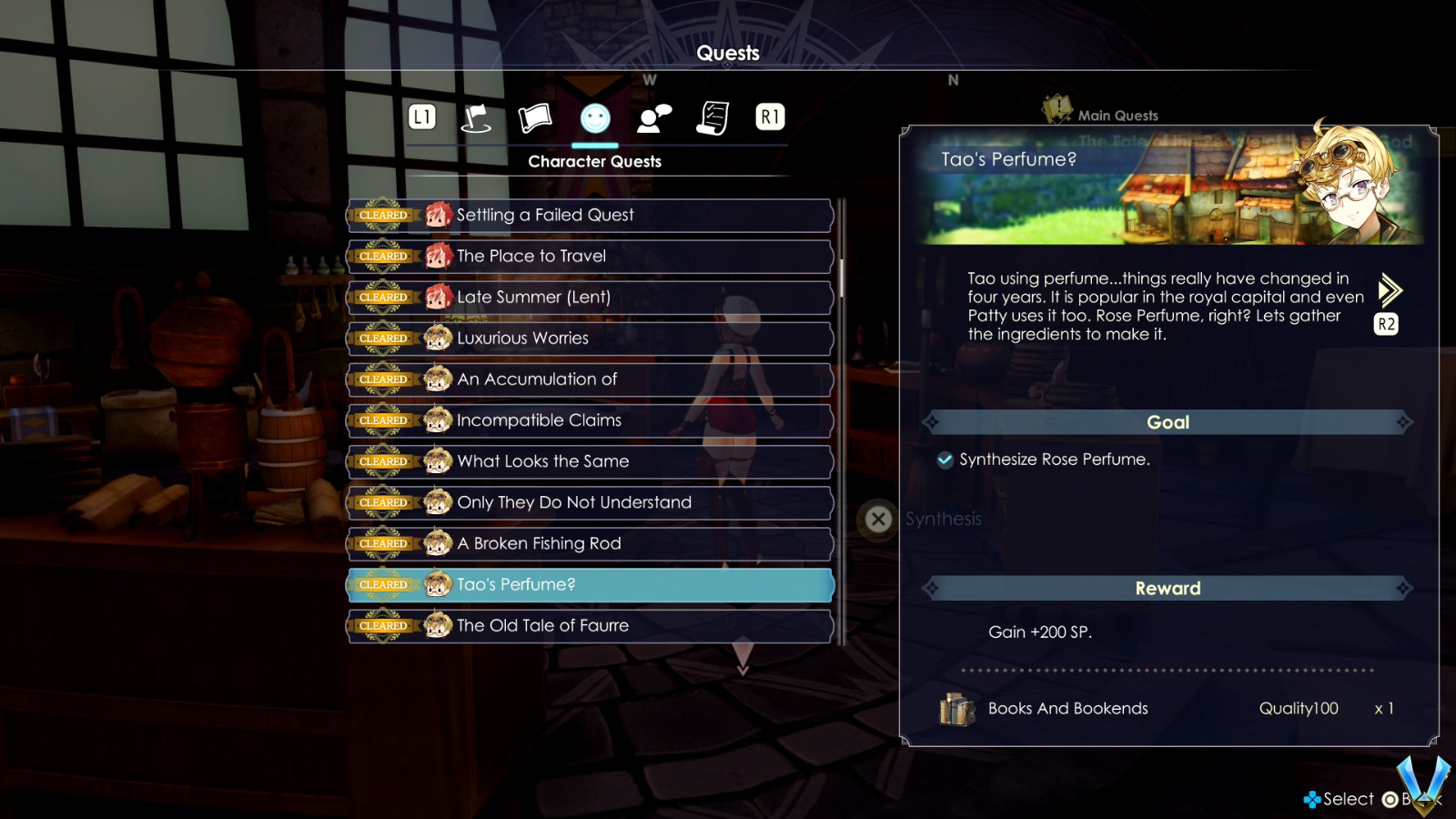
Task: Select the smiley face Character Quests tab
Action: click(595, 118)
